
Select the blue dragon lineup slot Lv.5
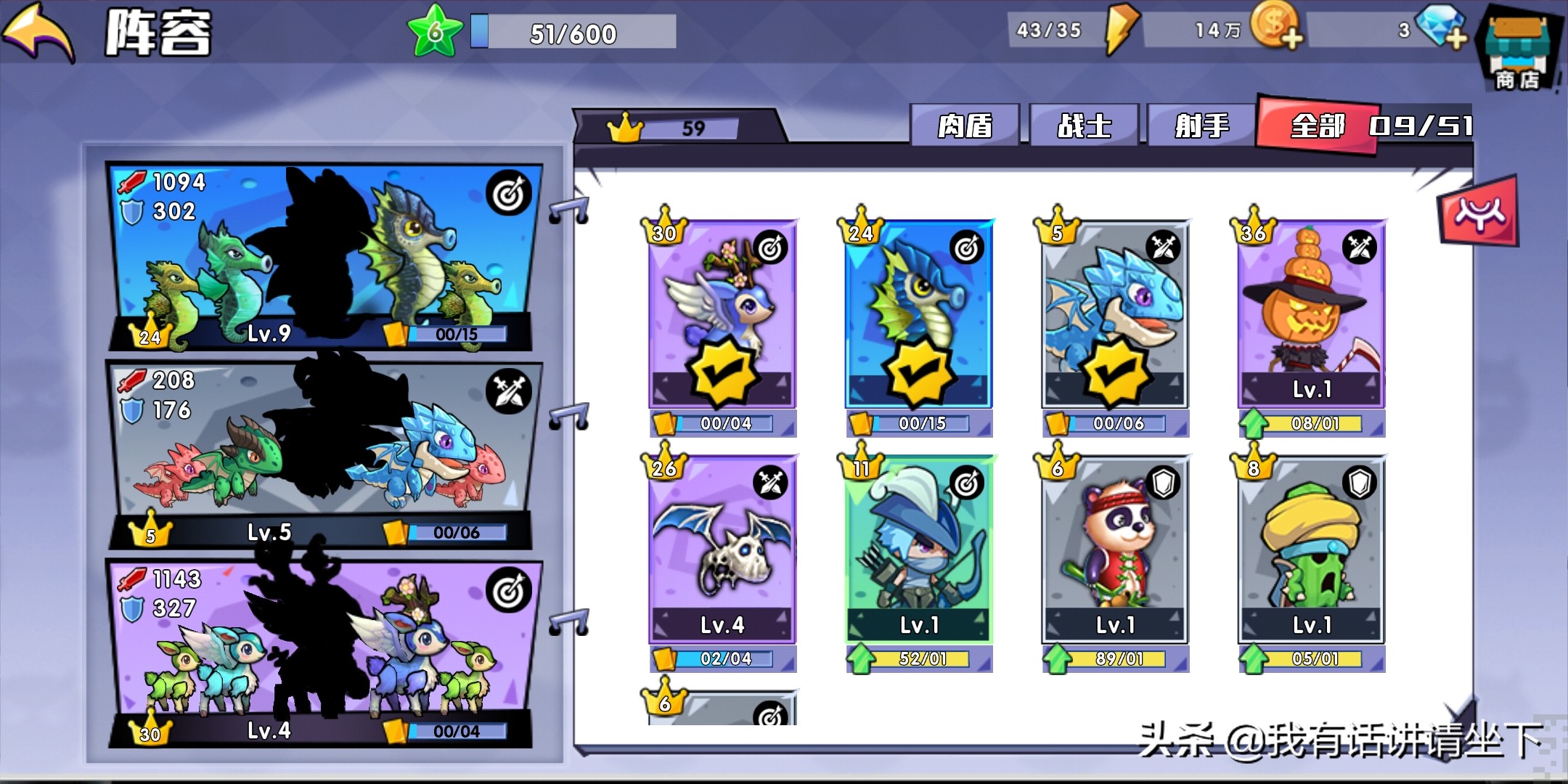tap(323, 454)
